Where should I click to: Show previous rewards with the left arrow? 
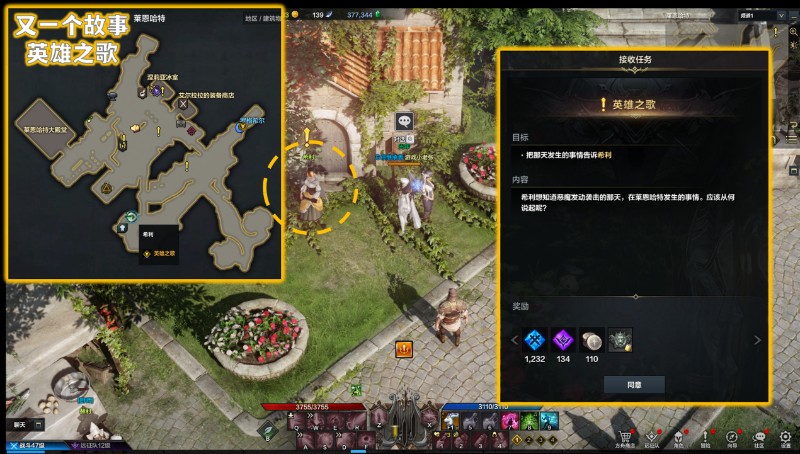point(514,340)
